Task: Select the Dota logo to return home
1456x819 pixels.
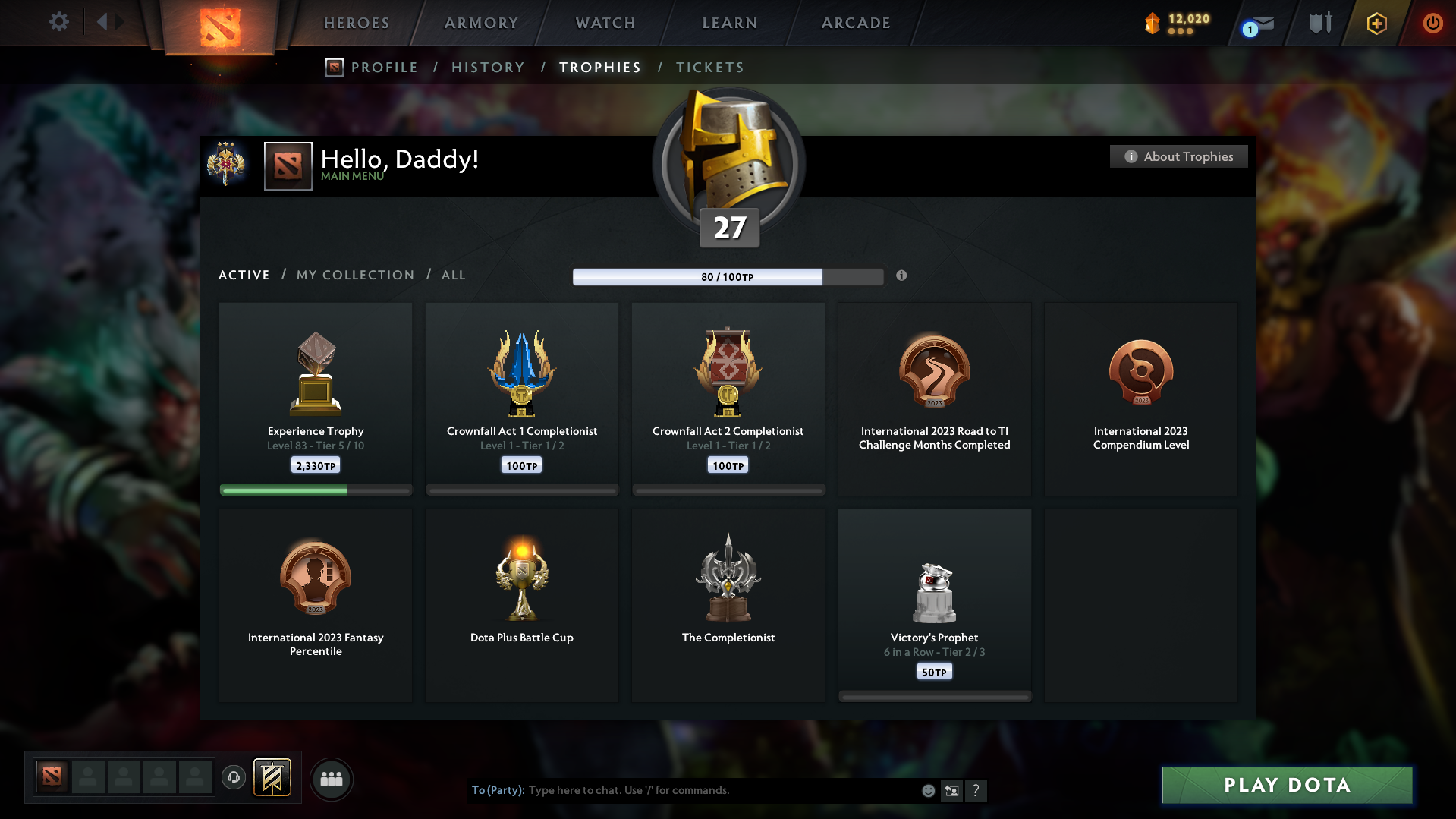Action: (x=219, y=25)
